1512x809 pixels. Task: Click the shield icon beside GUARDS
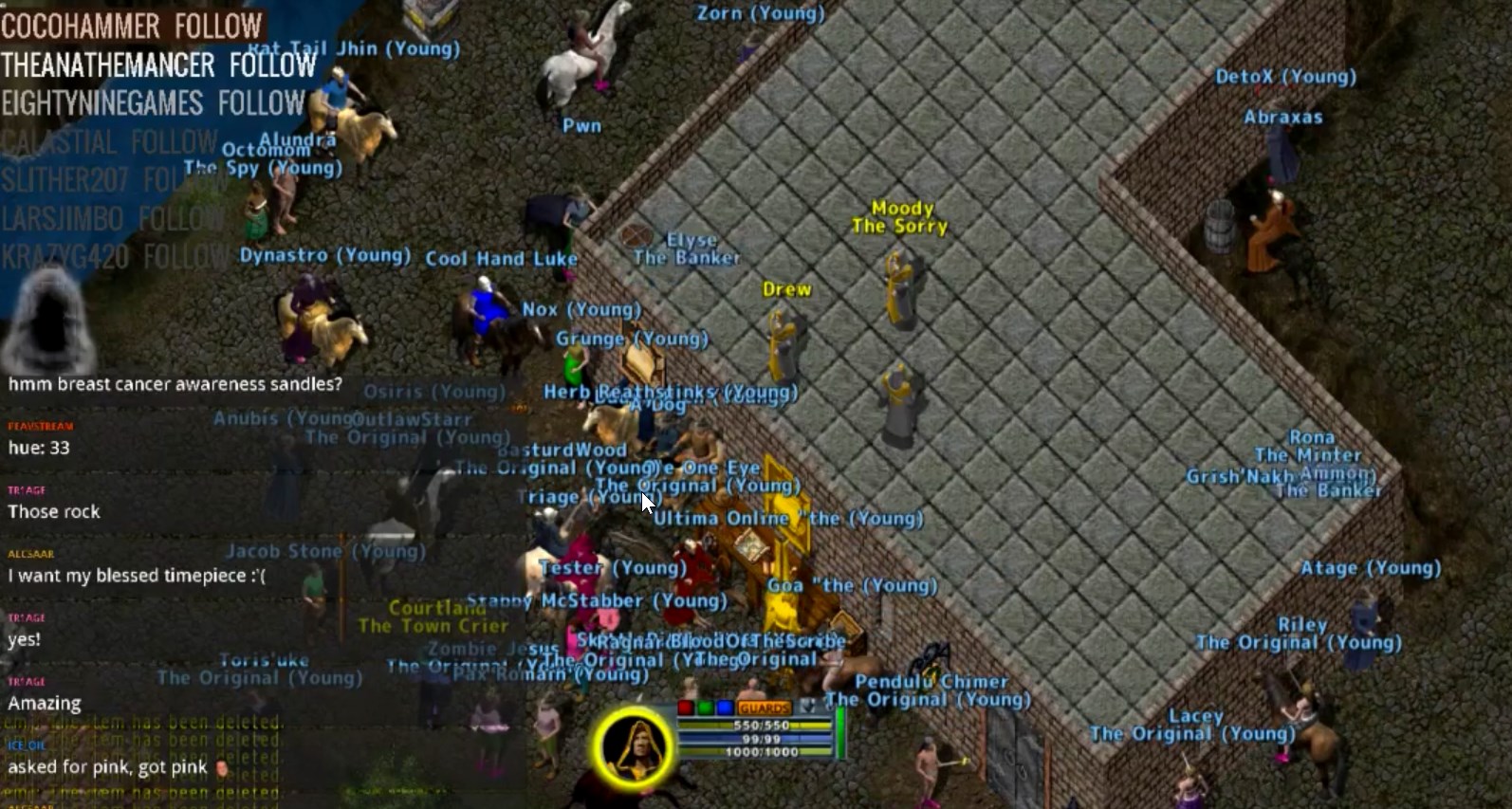[807, 707]
